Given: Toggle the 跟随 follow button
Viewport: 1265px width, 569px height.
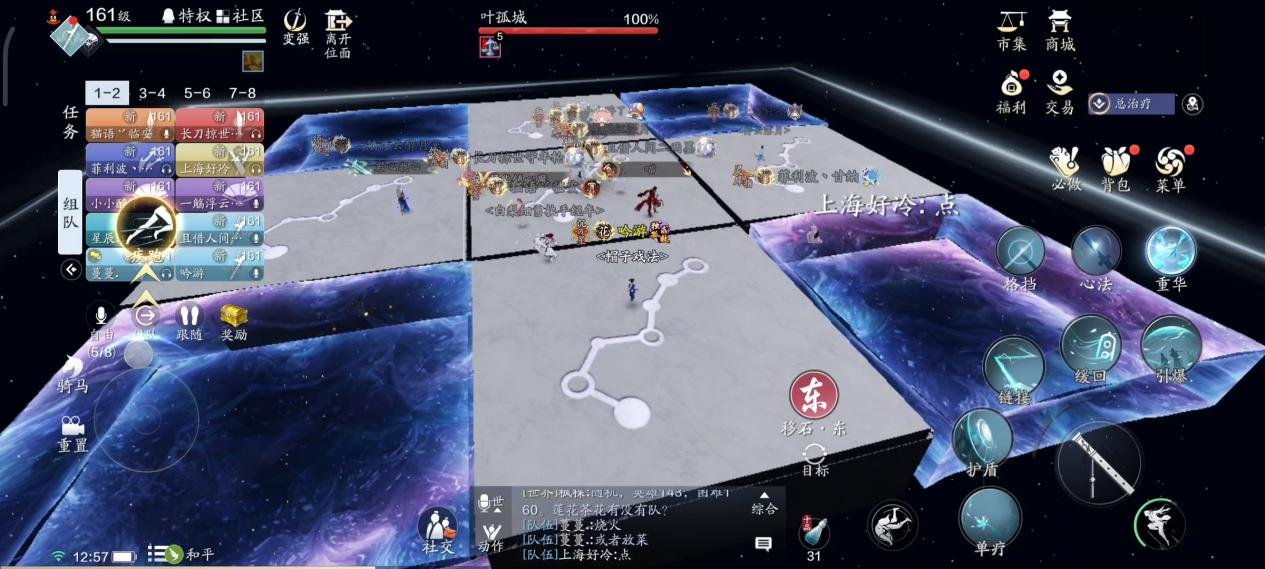Looking at the screenshot, I should click(x=189, y=318).
